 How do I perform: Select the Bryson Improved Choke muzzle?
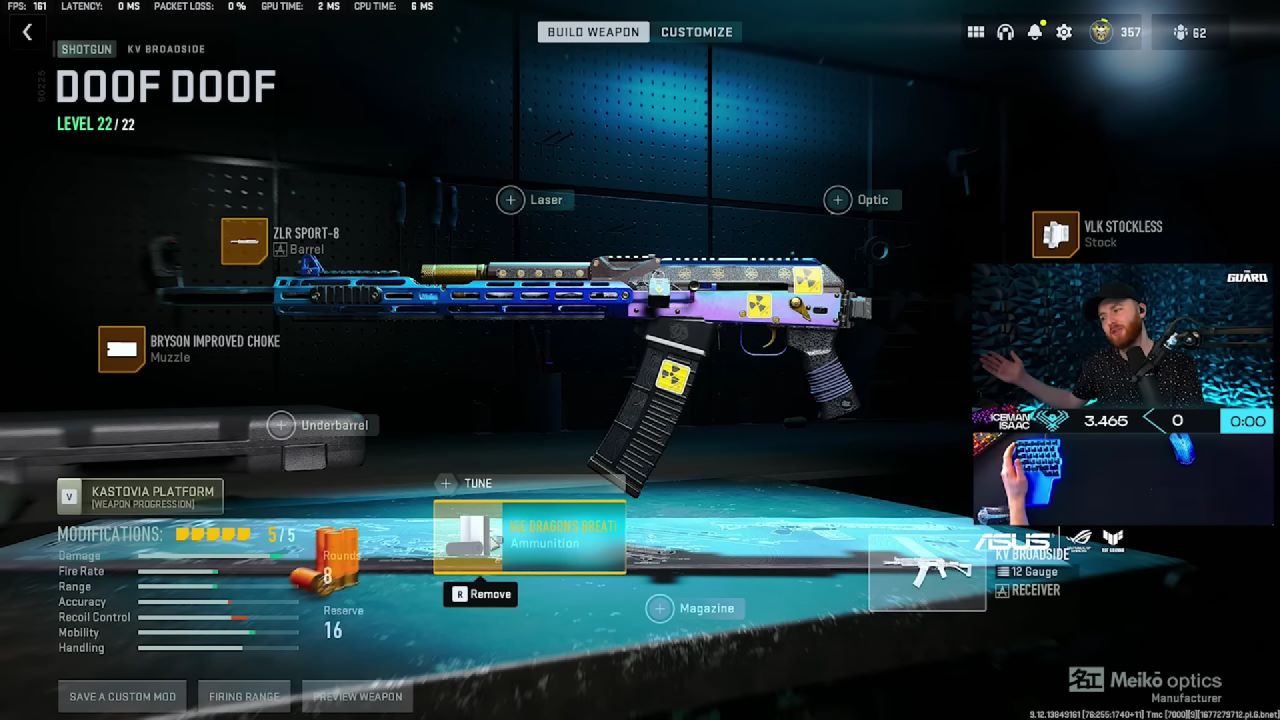[121, 348]
